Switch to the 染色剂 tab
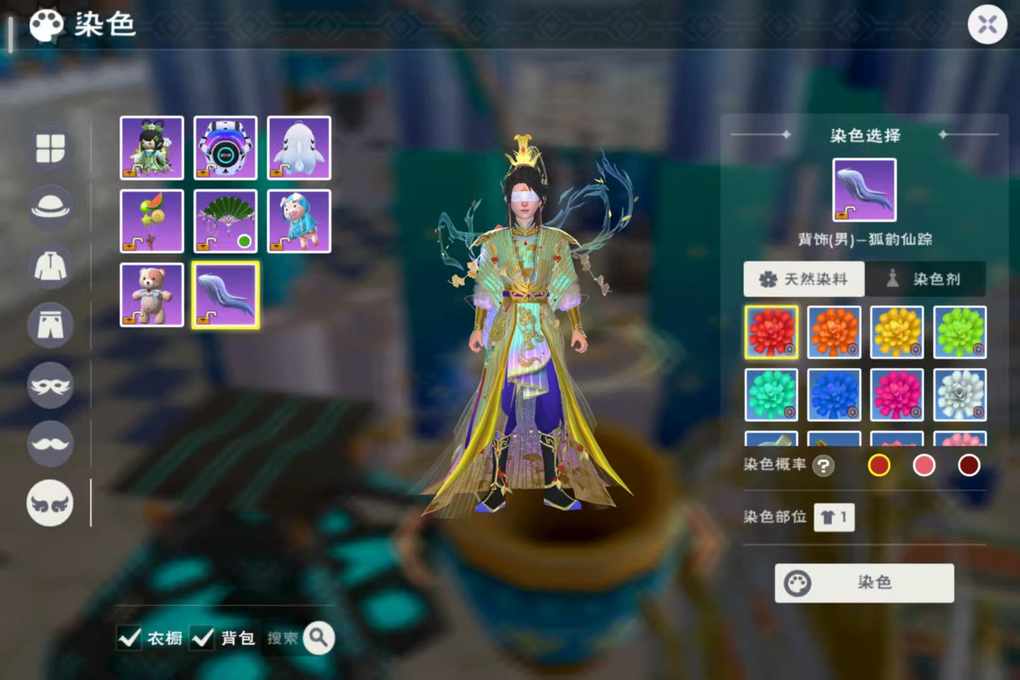The height and width of the screenshot is (680, 1020). 925,280
